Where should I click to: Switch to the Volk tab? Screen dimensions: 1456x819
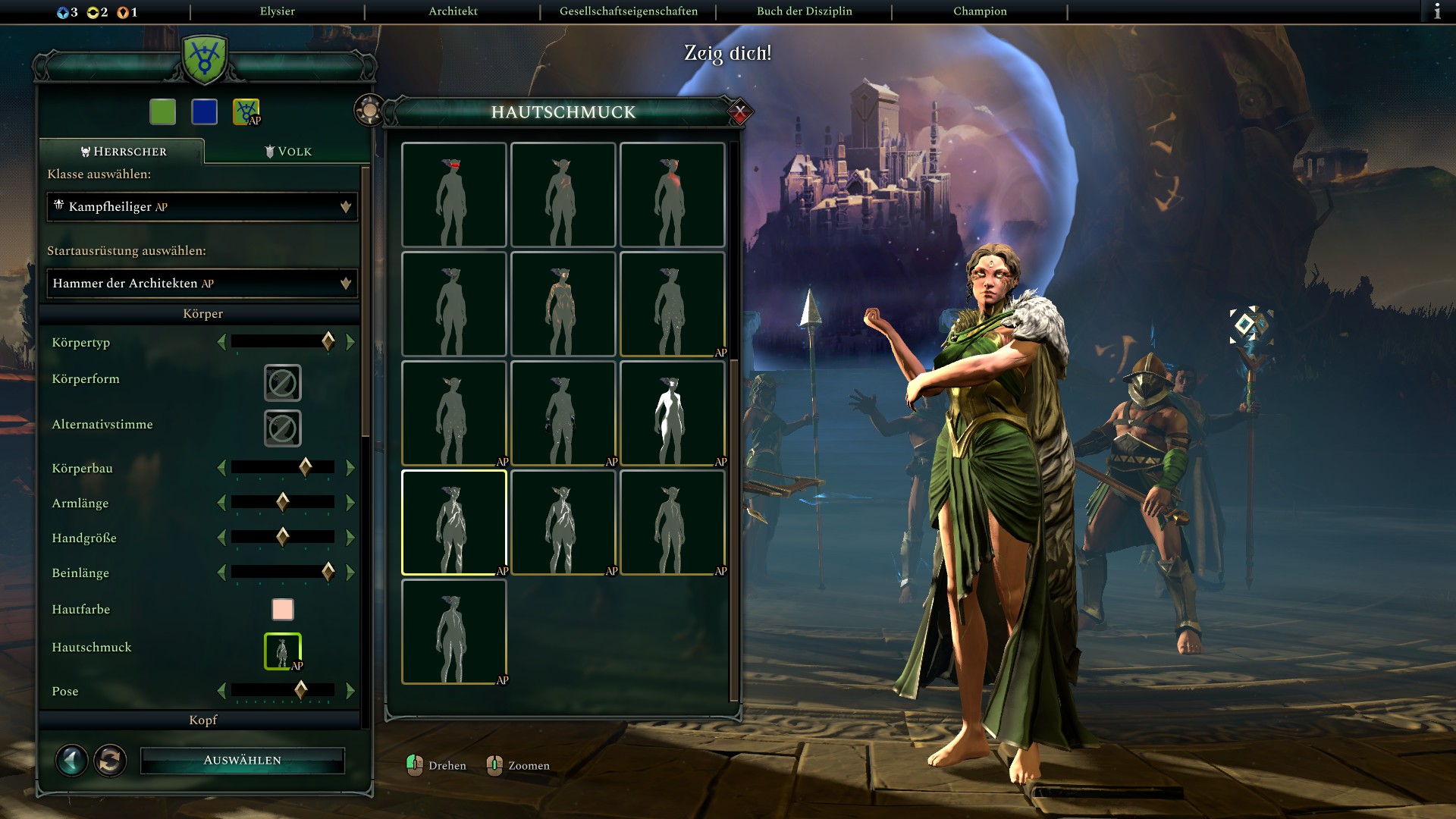click(x=288, y=152)
